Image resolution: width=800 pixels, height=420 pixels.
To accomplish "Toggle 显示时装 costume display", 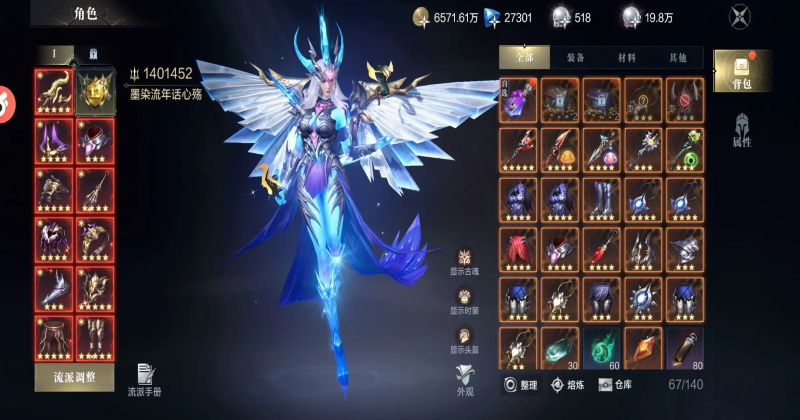I will coord(465,301).
